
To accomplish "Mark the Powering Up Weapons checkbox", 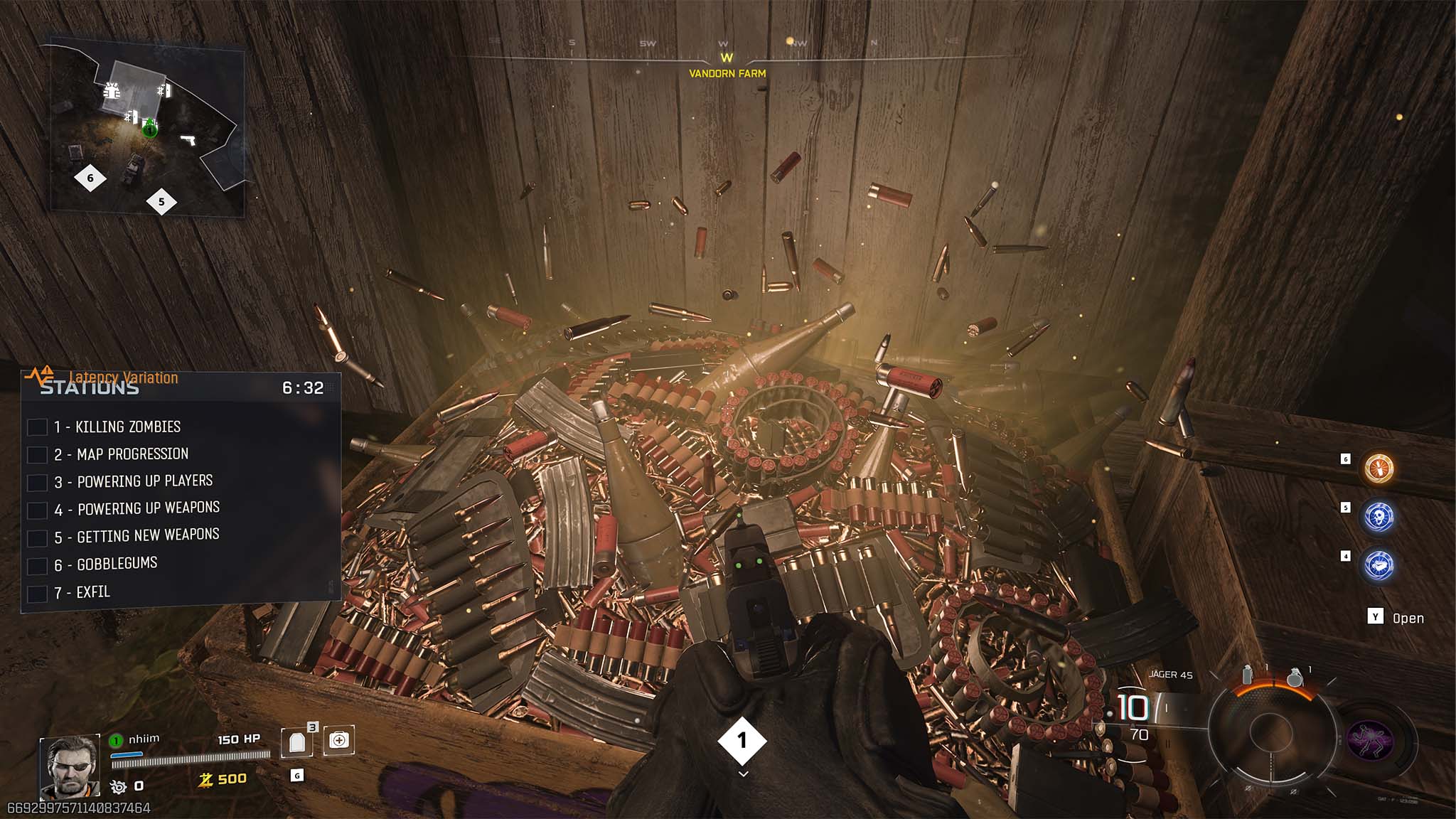I will click(37, 510).
